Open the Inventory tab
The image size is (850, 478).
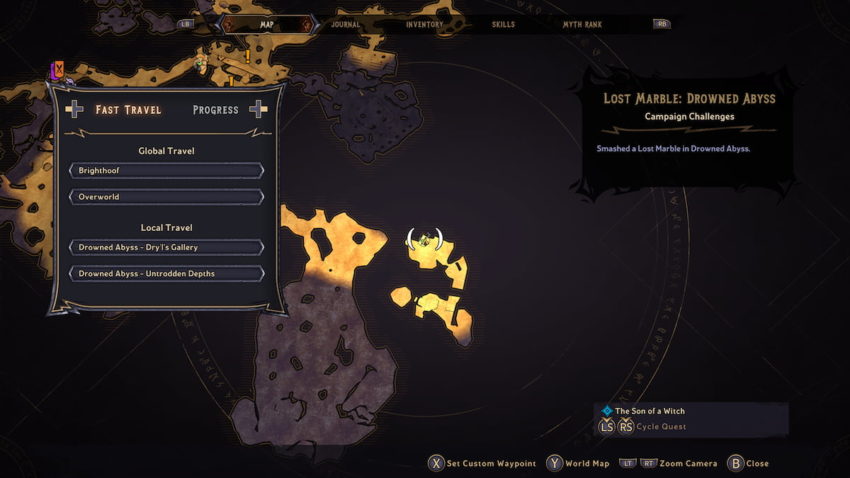(x=425, y=23)
